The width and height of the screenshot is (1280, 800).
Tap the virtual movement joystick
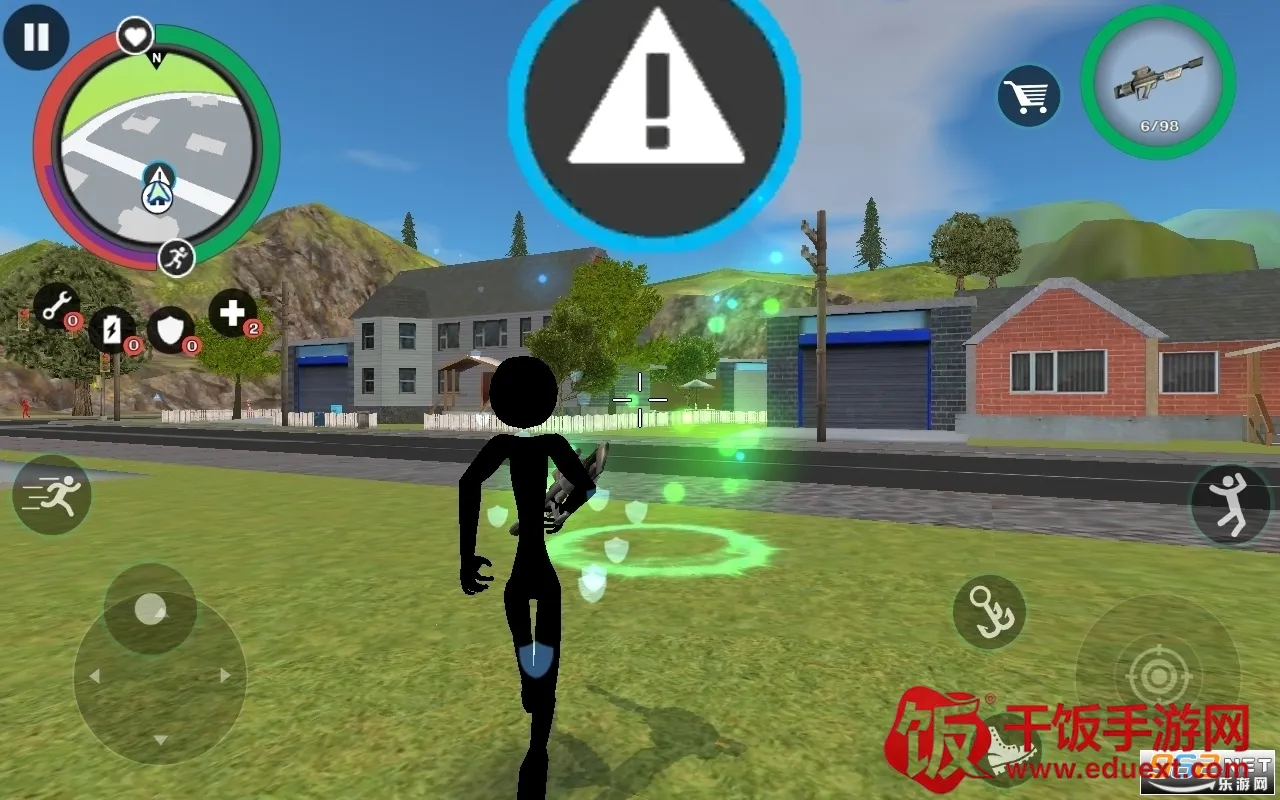(x=151, y=609)
